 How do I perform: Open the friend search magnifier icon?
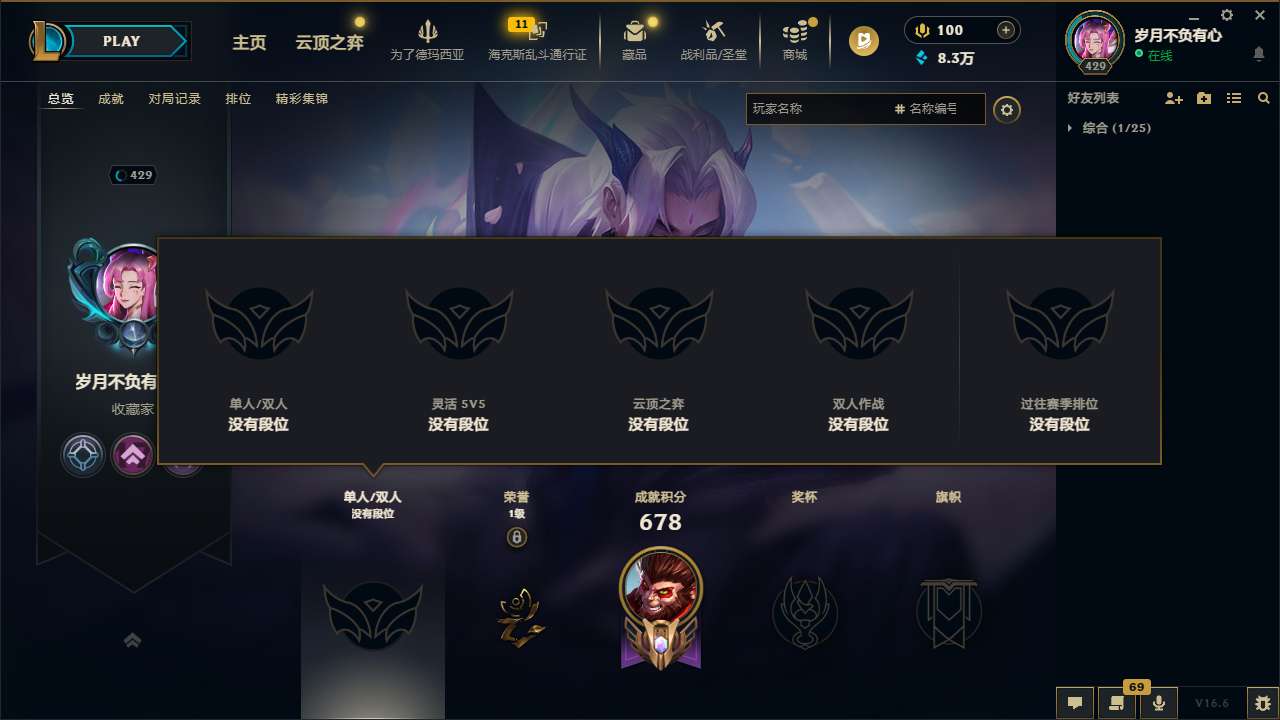(1264, 98)
